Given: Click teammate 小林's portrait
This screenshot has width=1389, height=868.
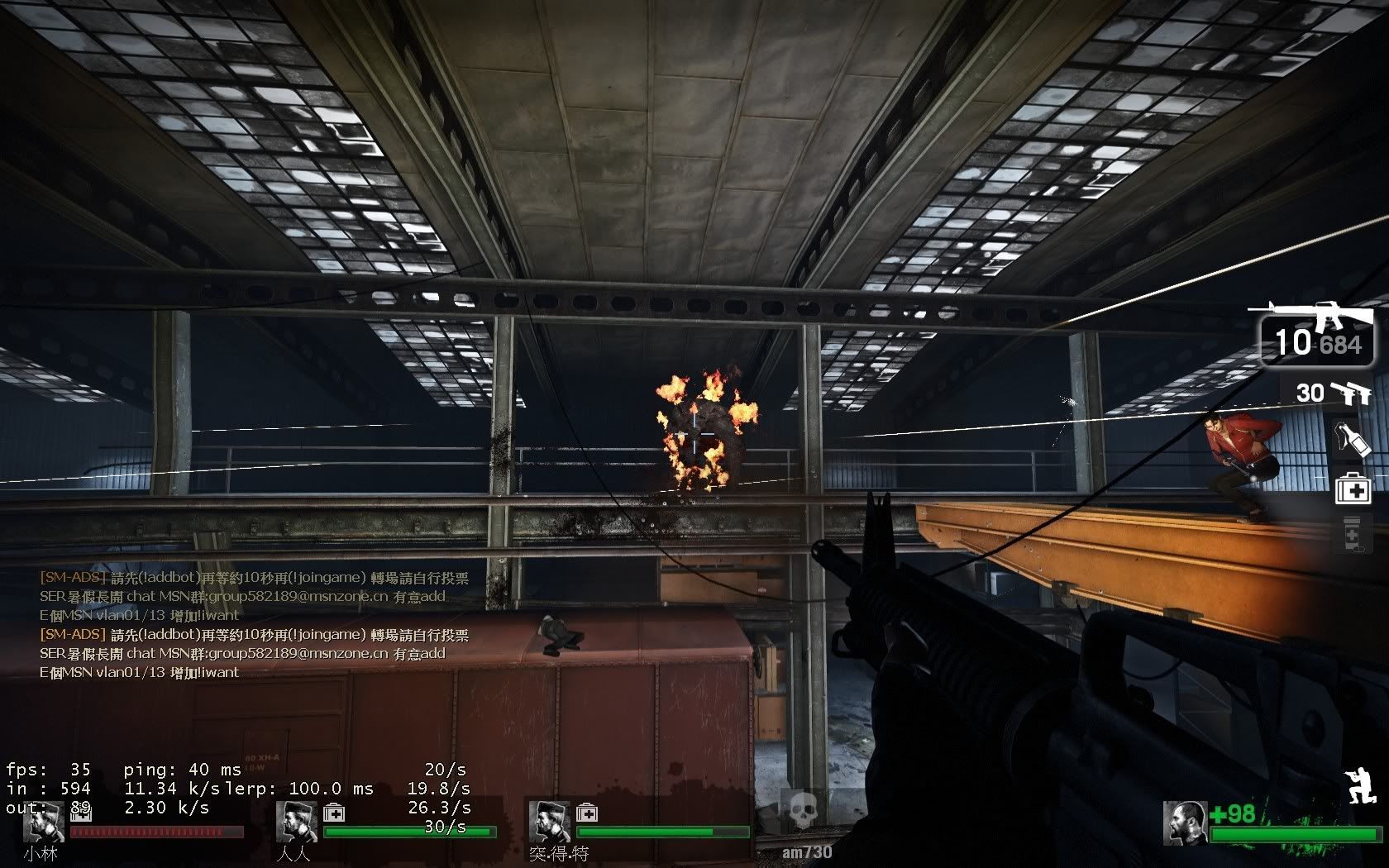Looking at the screenshot, I should pos(43,821).
